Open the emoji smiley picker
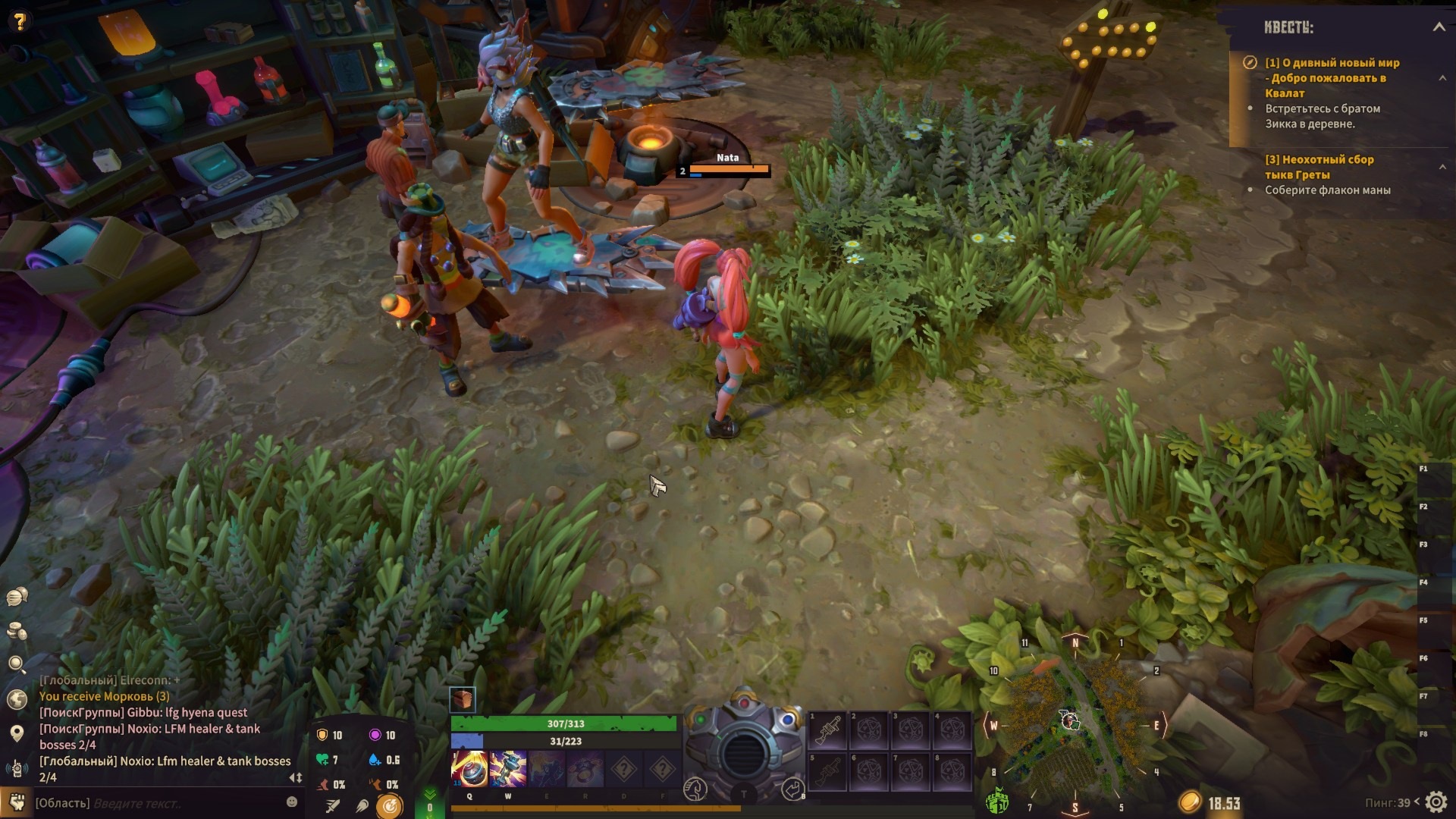The height and width of the screenshot is (819, 1456). pos(292,802)
